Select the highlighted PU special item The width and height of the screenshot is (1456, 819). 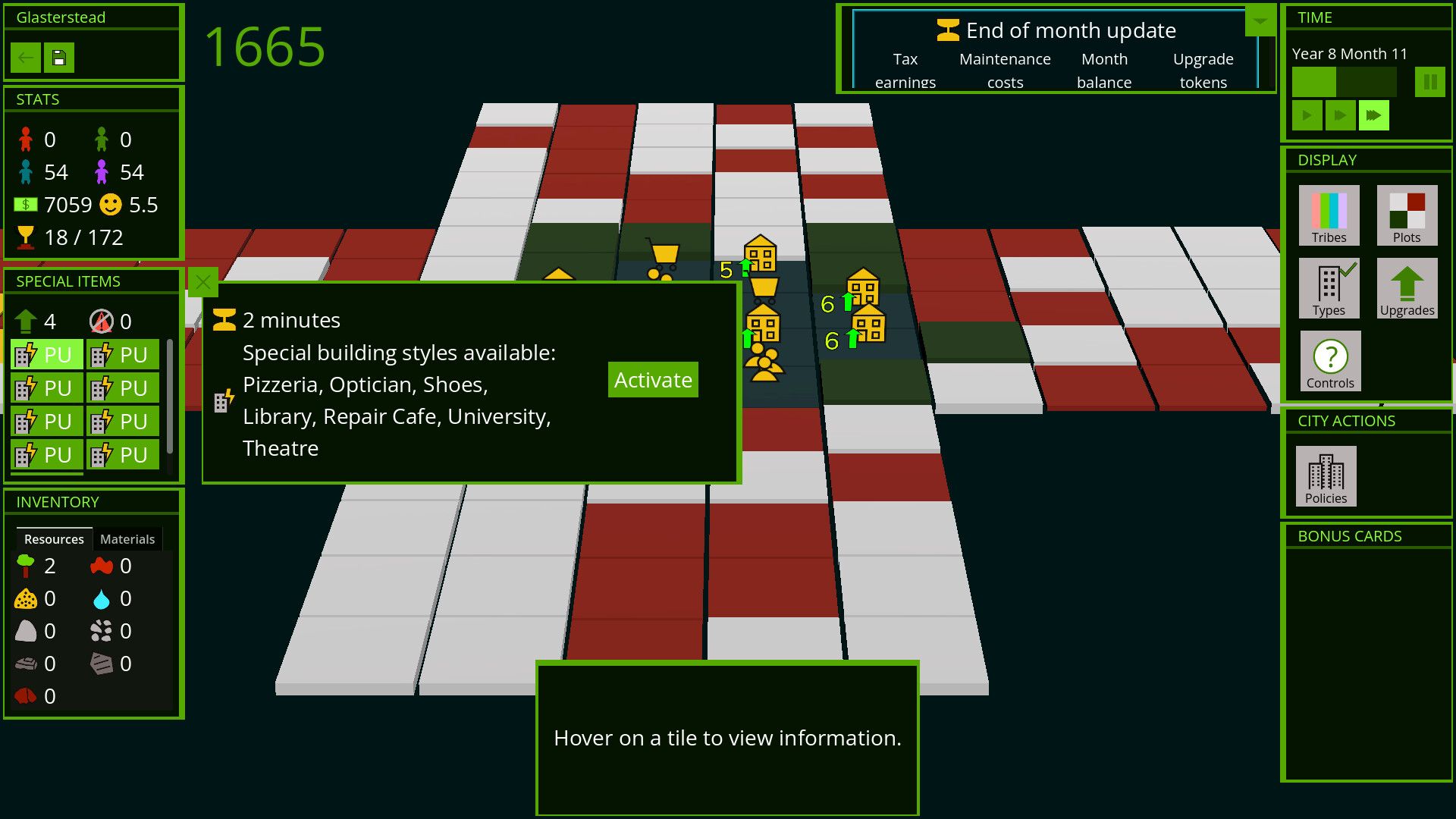(46, 355)
